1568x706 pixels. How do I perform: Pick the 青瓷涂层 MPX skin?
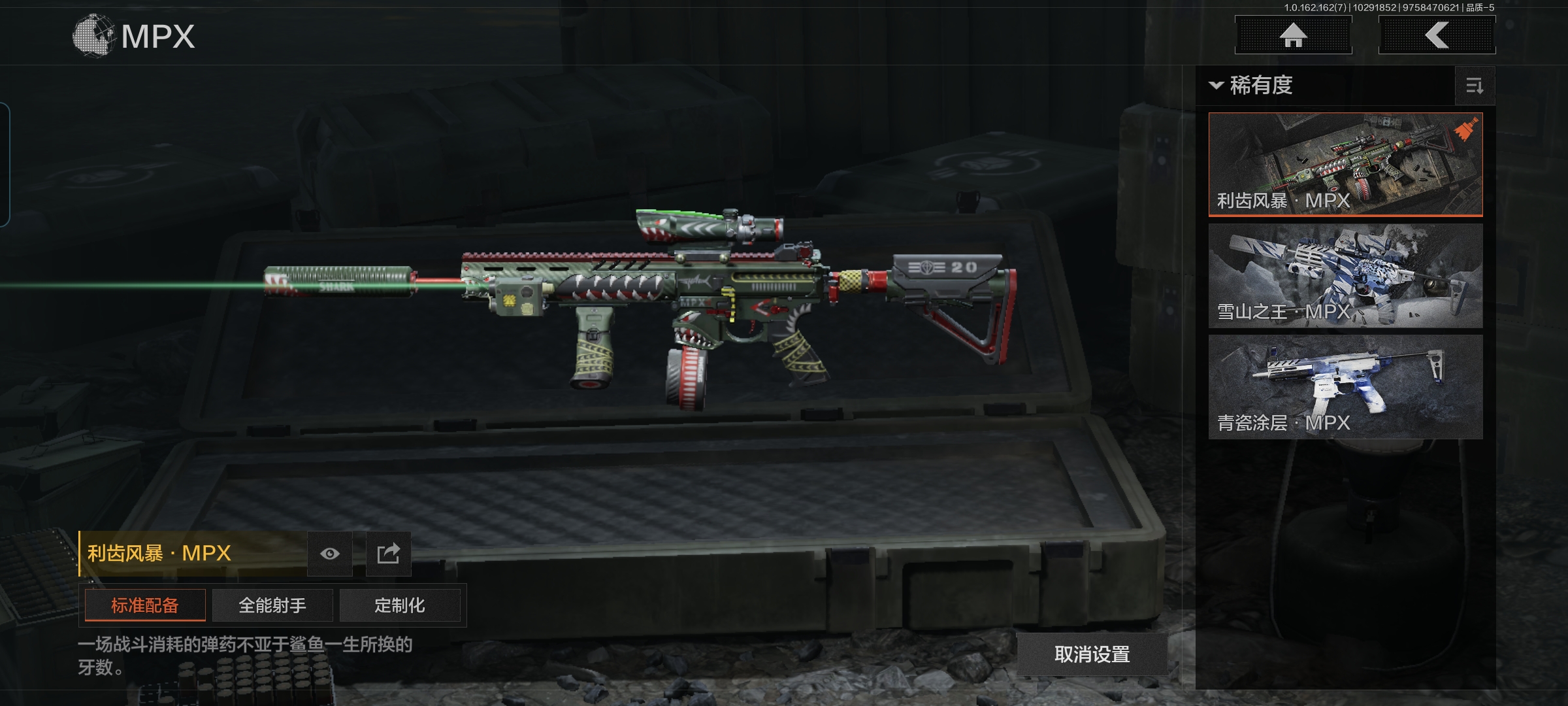click(1345, 386)
